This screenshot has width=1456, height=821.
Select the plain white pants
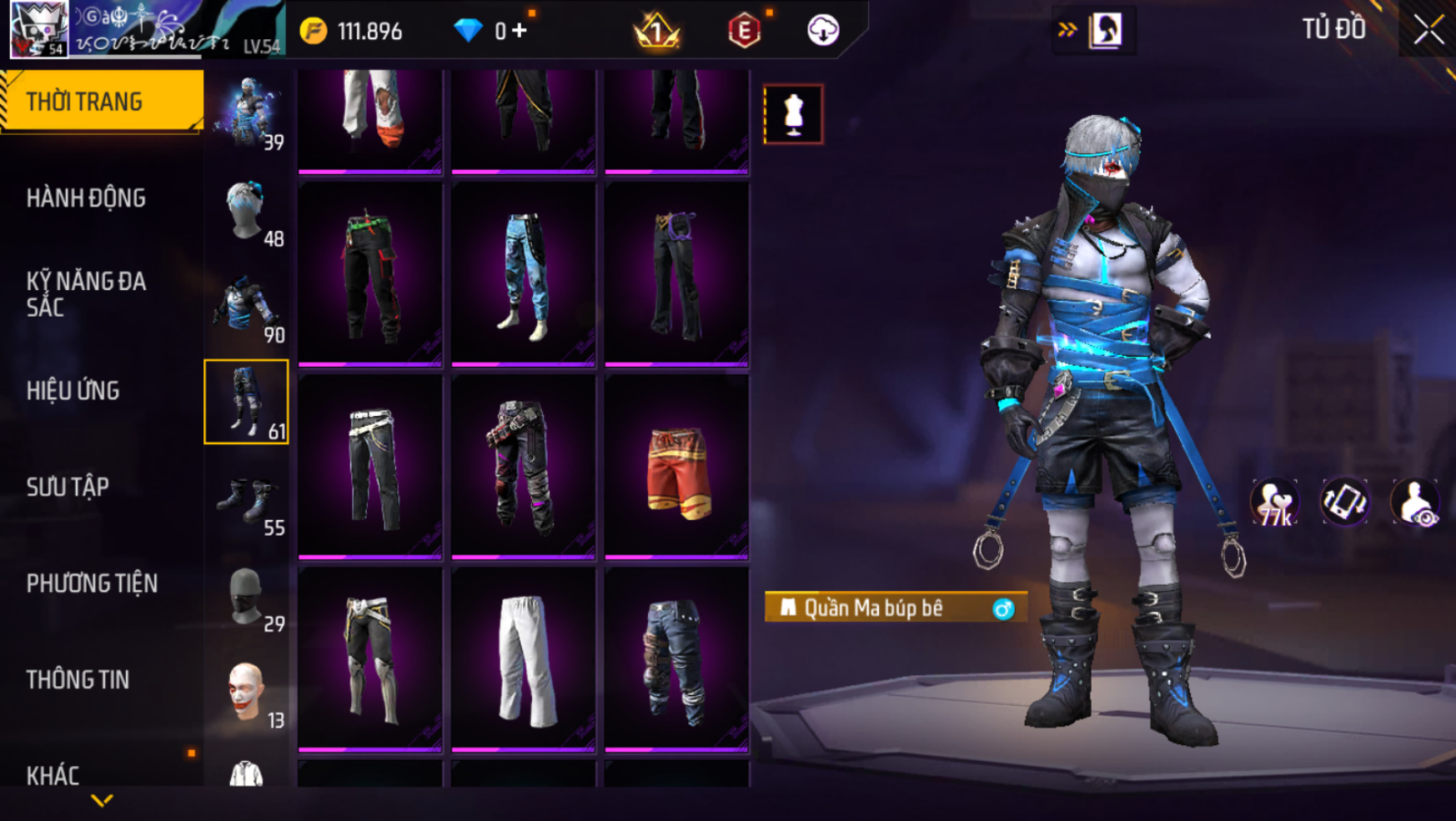[x=524, y=658]
